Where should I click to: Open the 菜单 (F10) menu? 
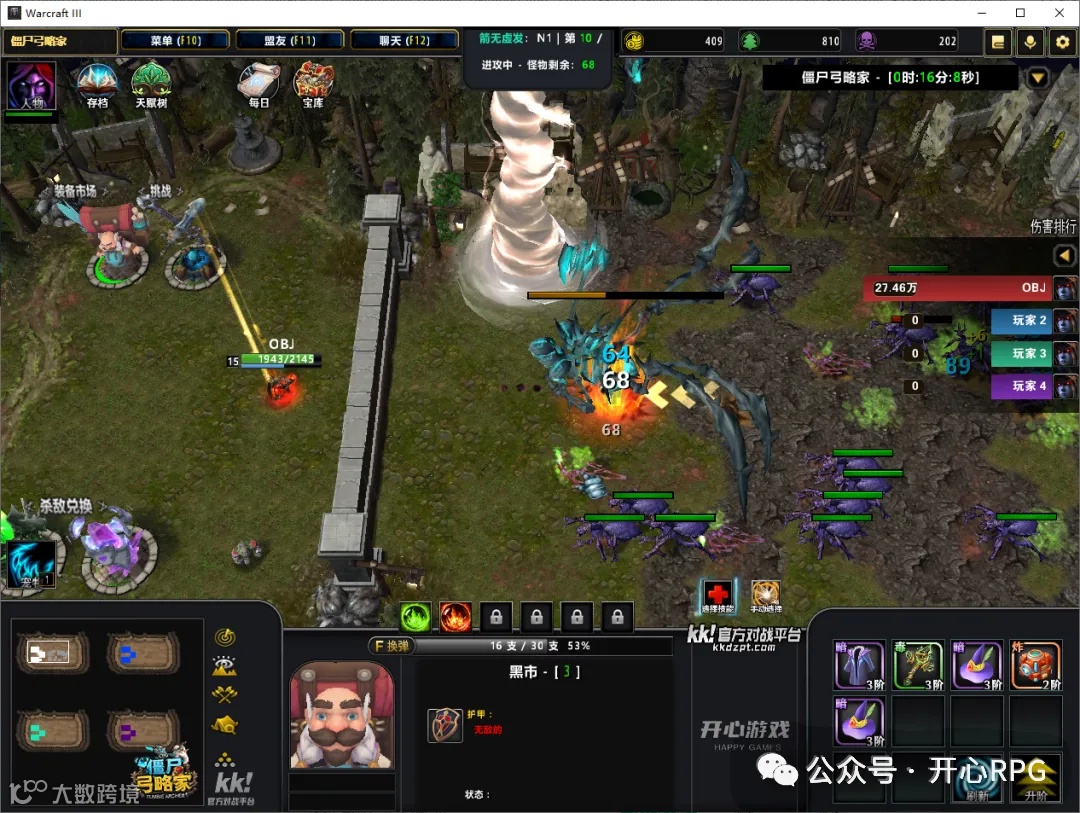click(x=175, y=41)
